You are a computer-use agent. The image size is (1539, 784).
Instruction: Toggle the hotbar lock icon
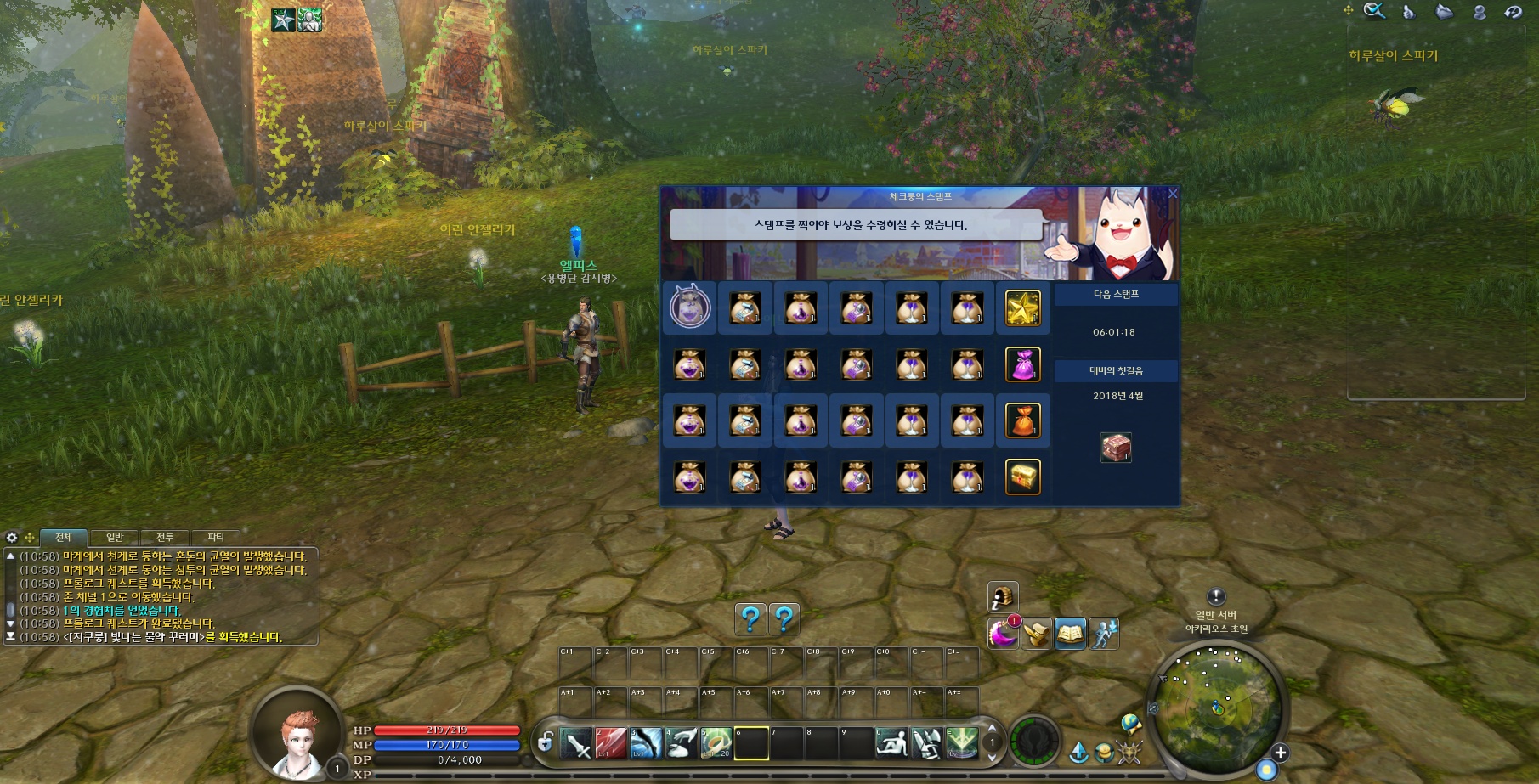(546, 742)
